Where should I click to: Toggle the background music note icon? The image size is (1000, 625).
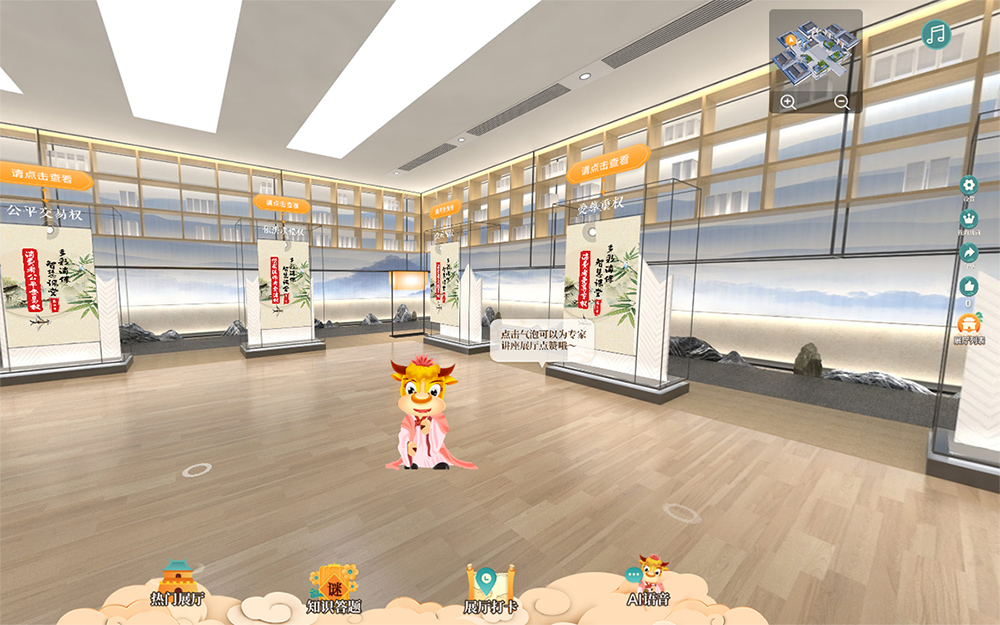click(x=936, y=35)
